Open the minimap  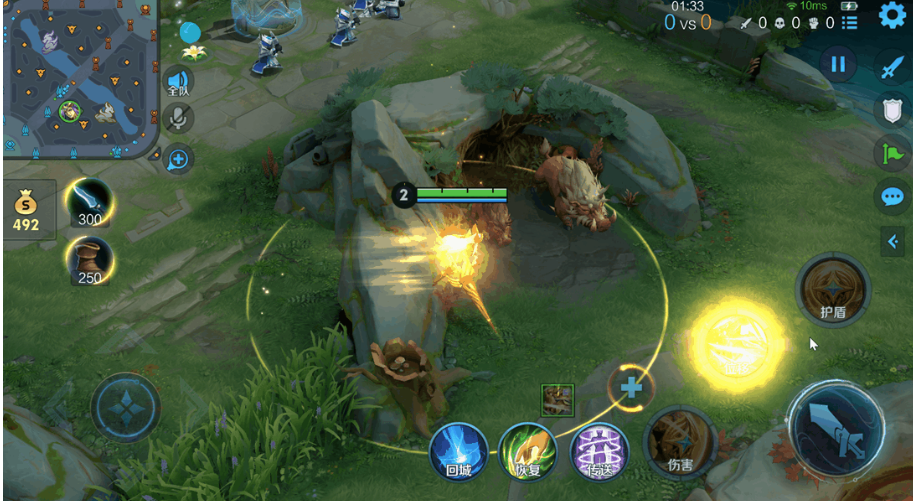[x=80, y=78]
